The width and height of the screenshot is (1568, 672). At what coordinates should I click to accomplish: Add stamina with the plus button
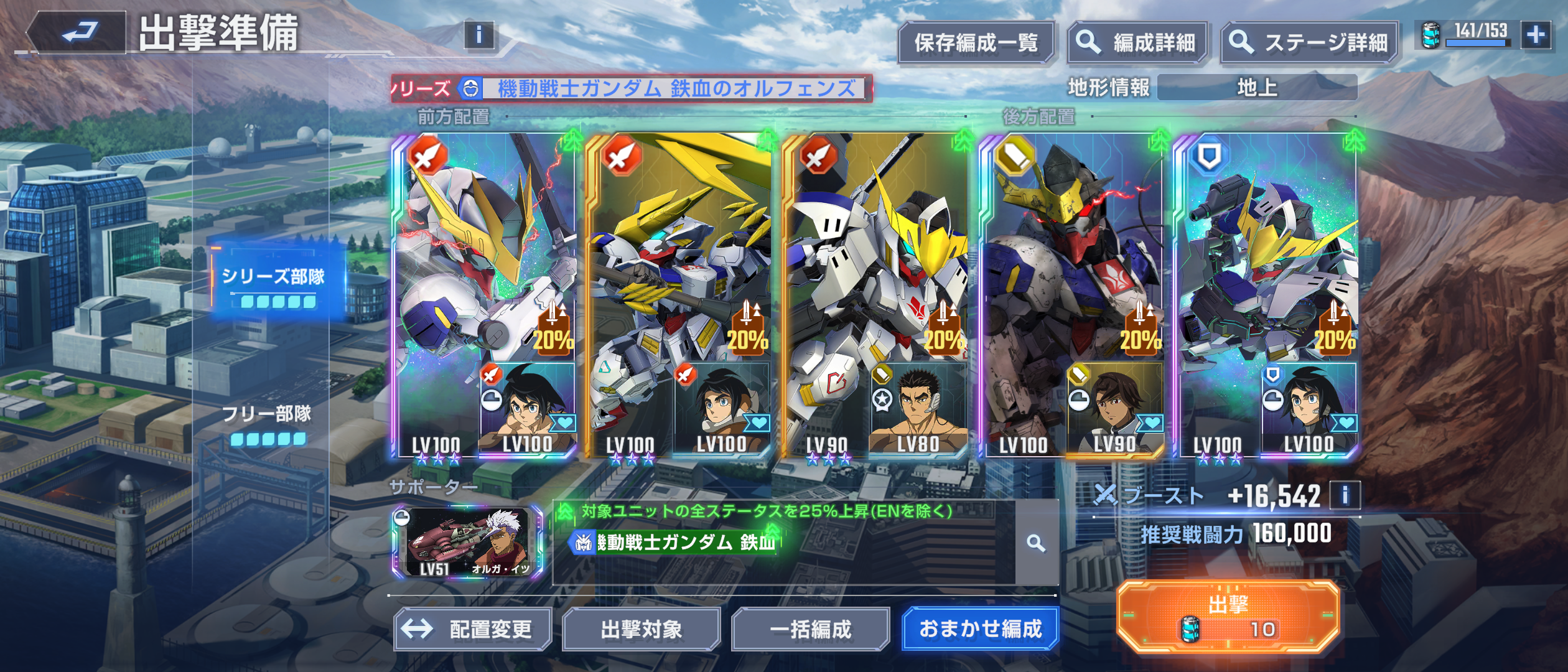(x=1536, y=35)
